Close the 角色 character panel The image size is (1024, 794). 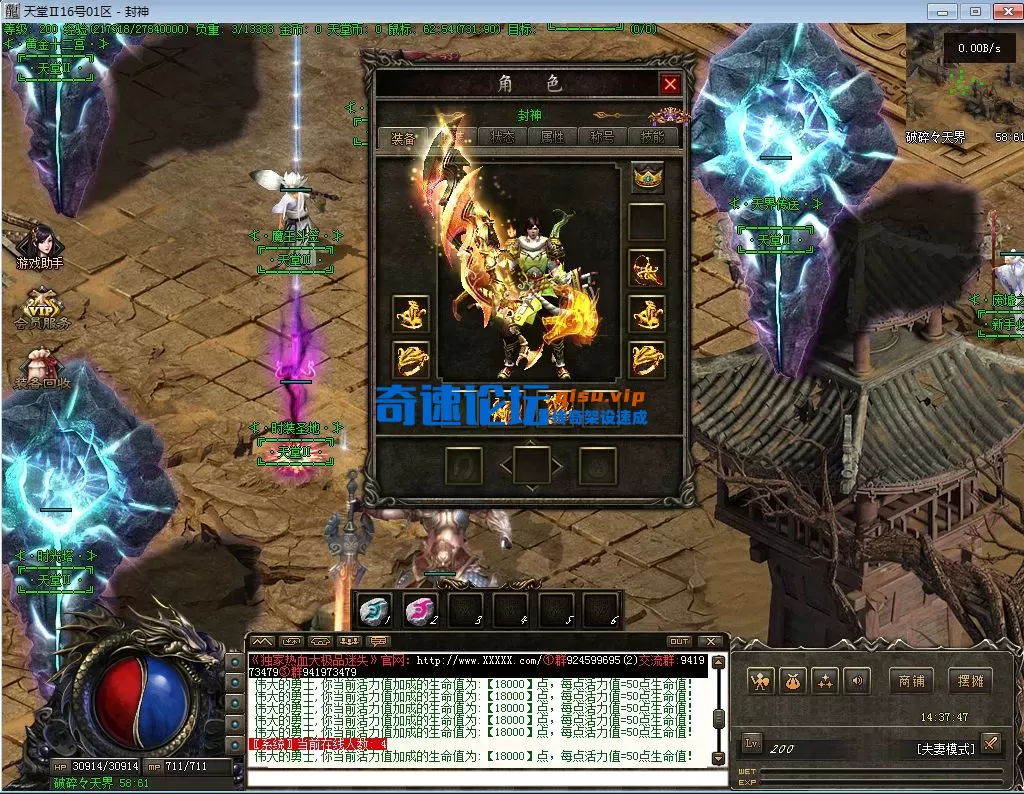coord(670,85)
